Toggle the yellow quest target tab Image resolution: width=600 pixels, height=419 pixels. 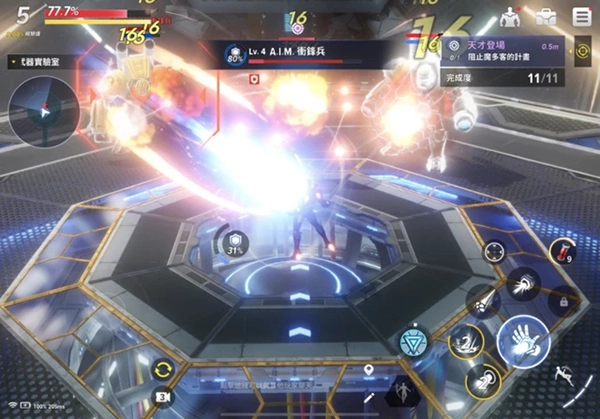[x=583, y=48]
